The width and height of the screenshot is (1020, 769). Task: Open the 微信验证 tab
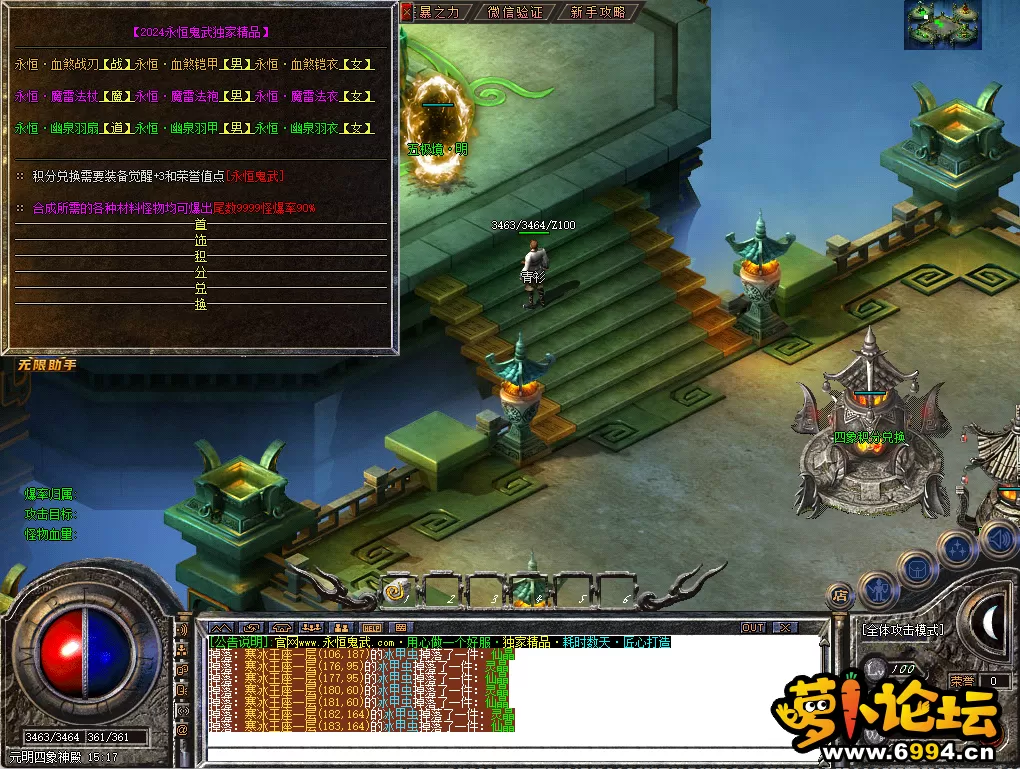pos(515,12)
